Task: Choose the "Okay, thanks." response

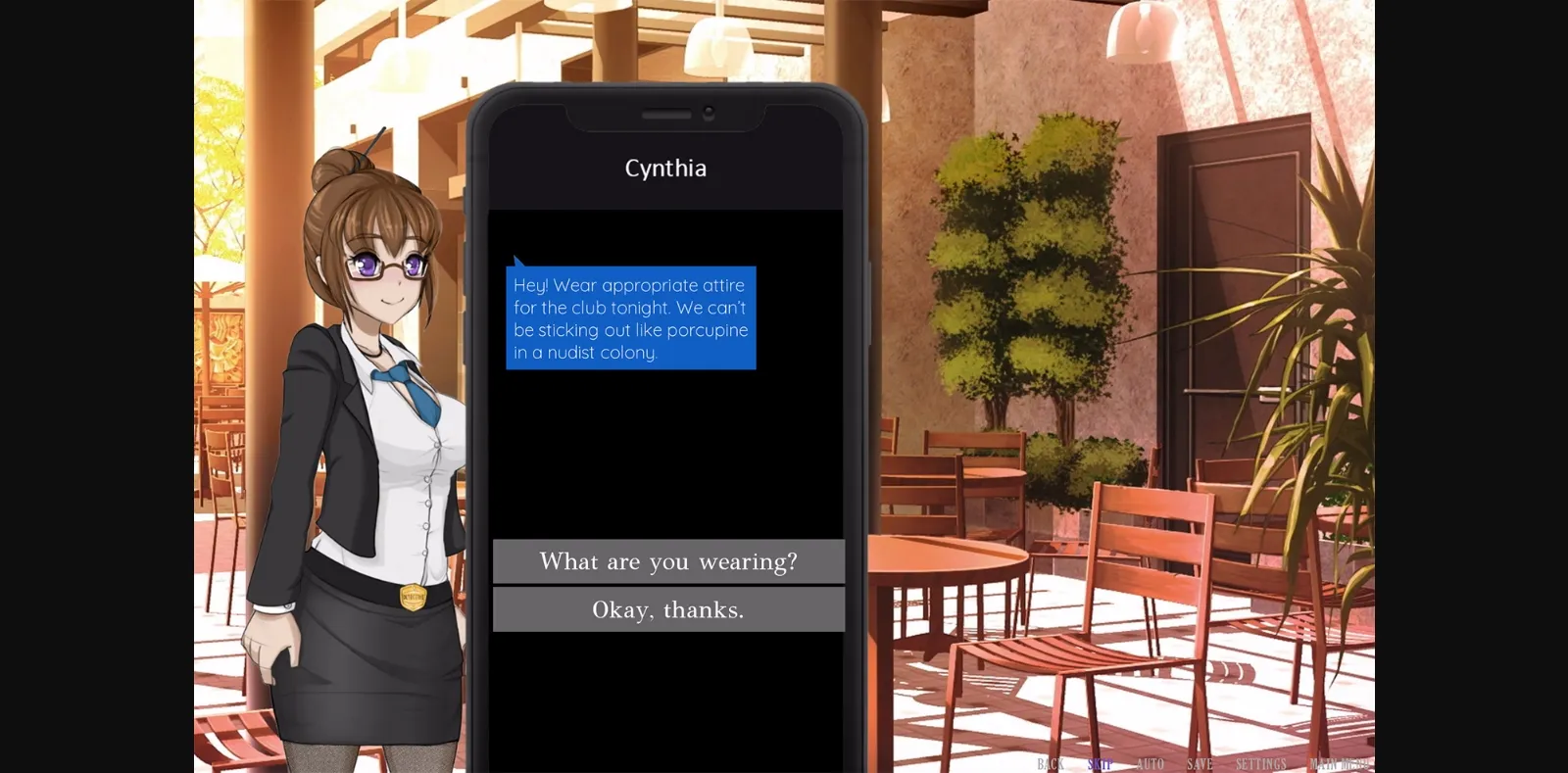Action: coord(669,609)
